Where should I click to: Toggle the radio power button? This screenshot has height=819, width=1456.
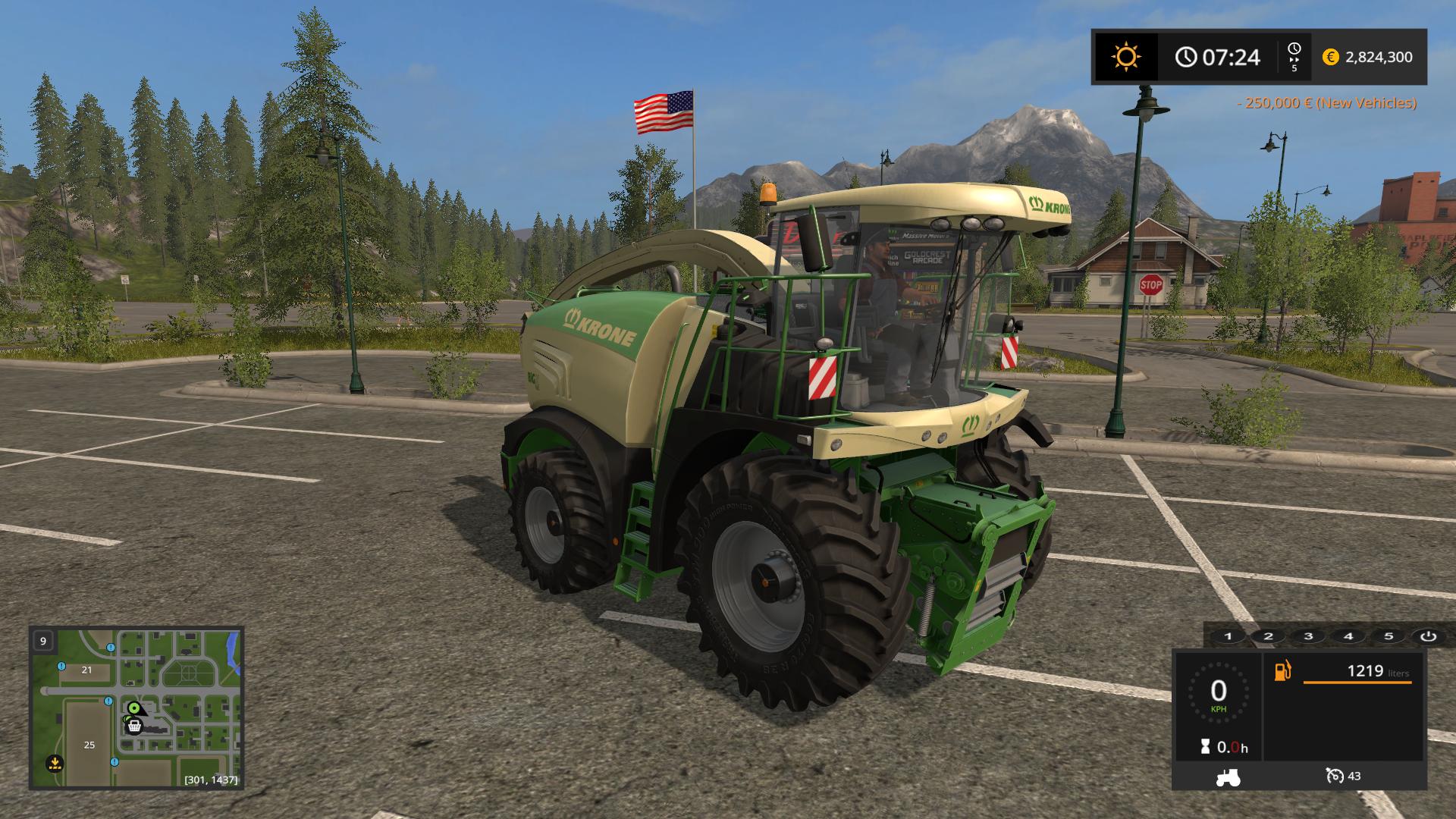[1428, 636]
